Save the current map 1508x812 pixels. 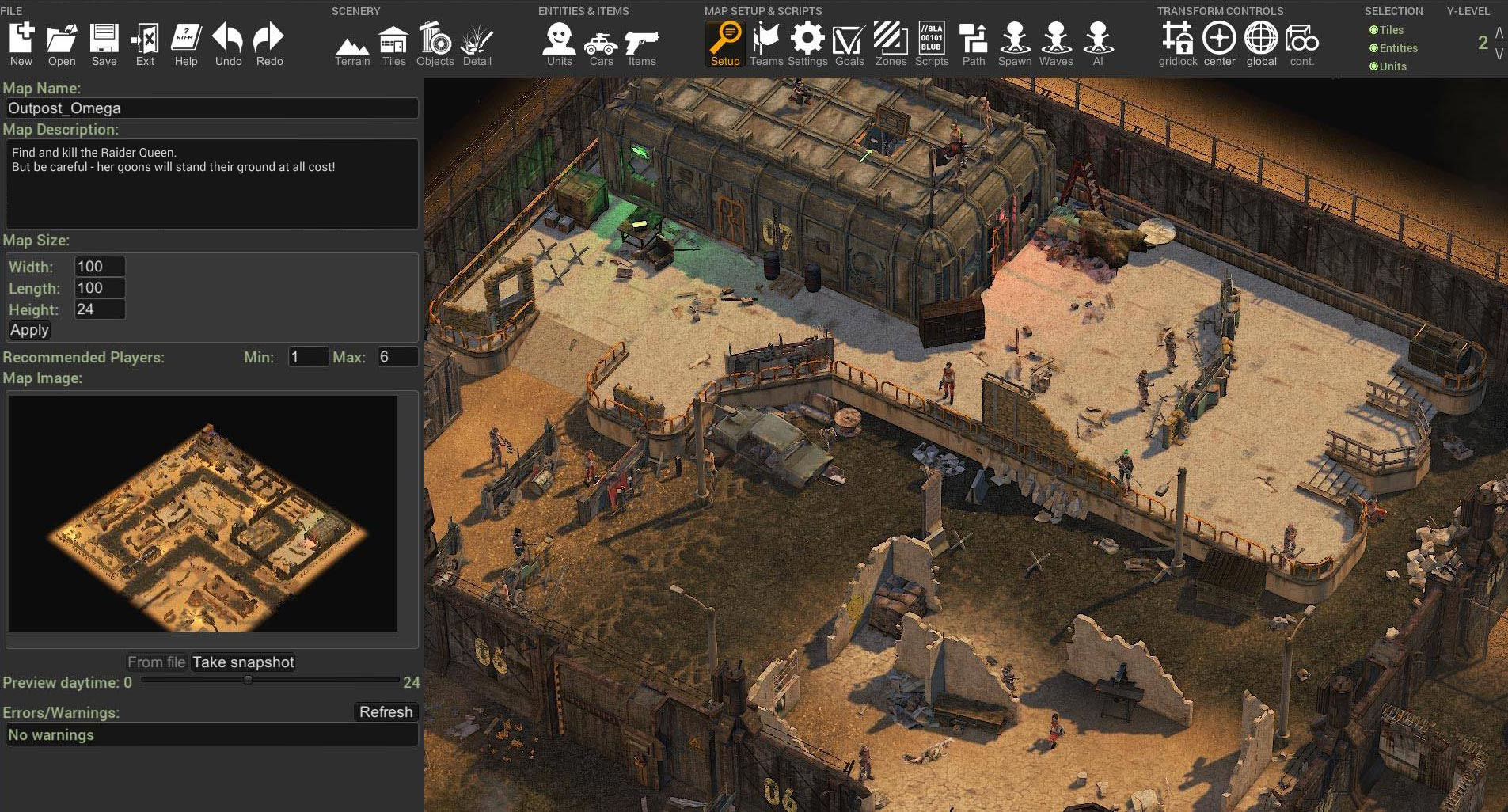pos(104,44)
